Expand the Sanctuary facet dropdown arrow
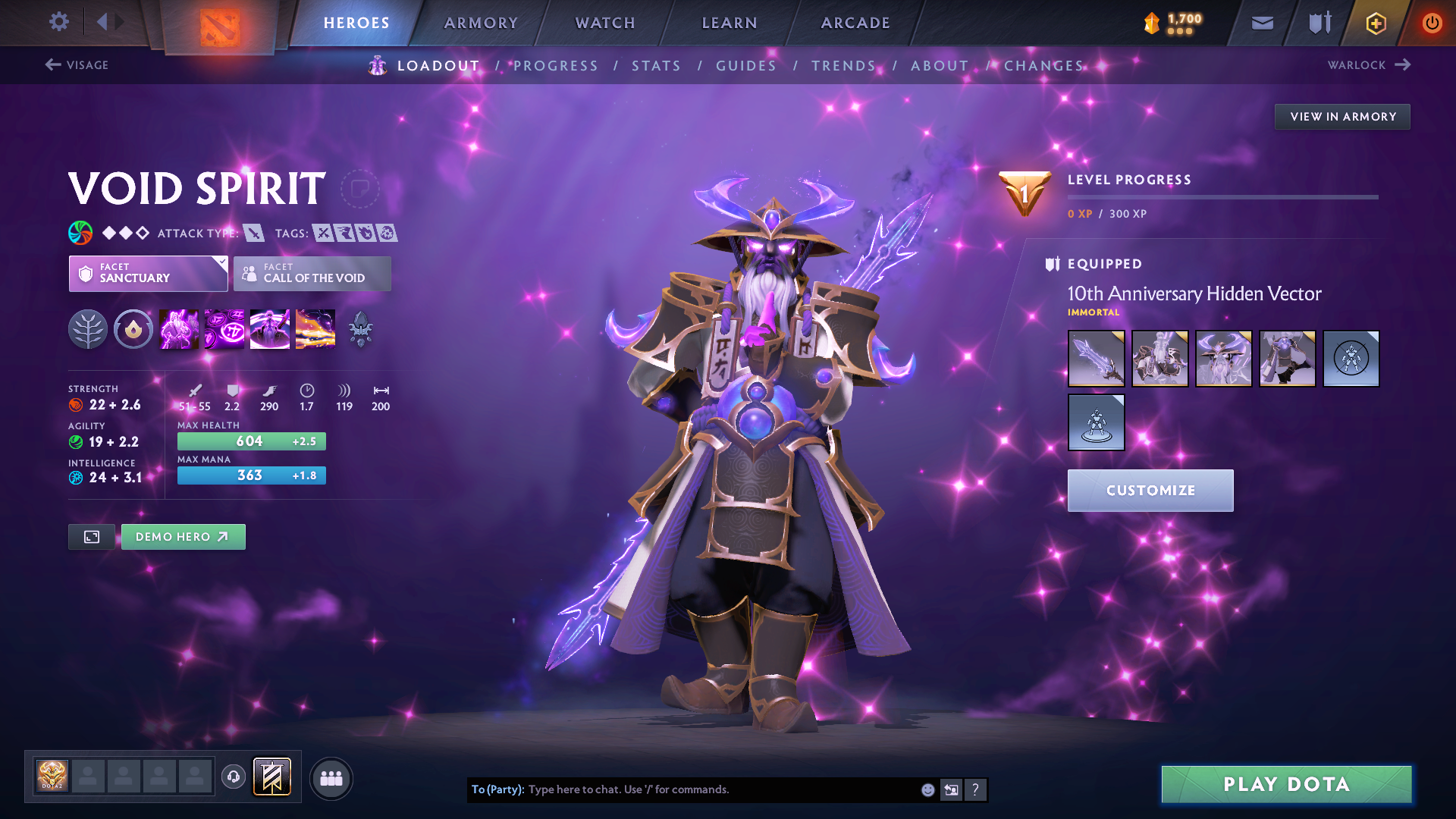Viewport: 1456px width, 819px height. click(221, 263)
